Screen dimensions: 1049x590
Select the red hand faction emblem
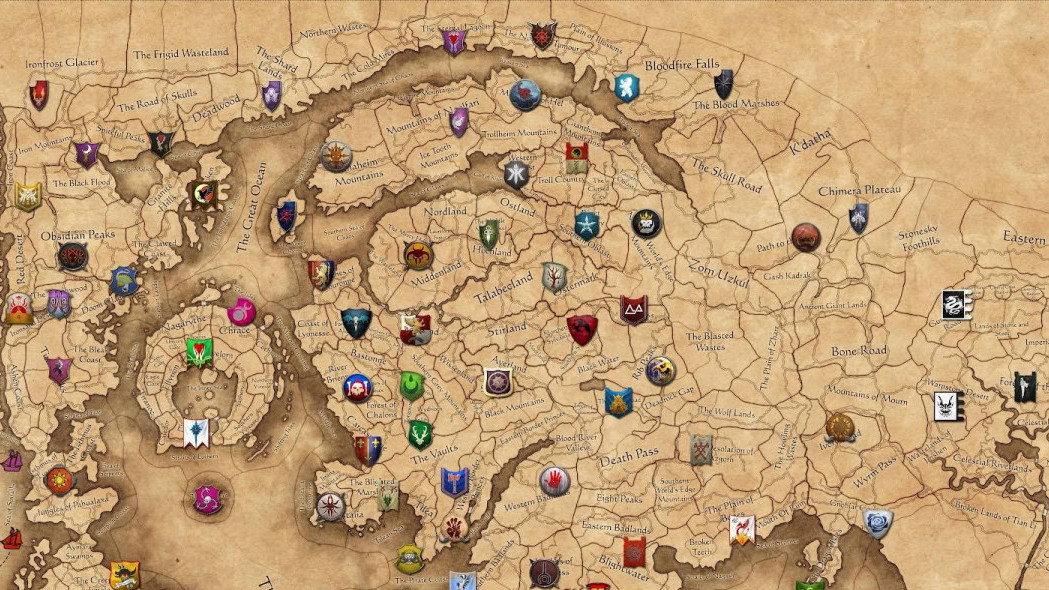click(555, 481)
